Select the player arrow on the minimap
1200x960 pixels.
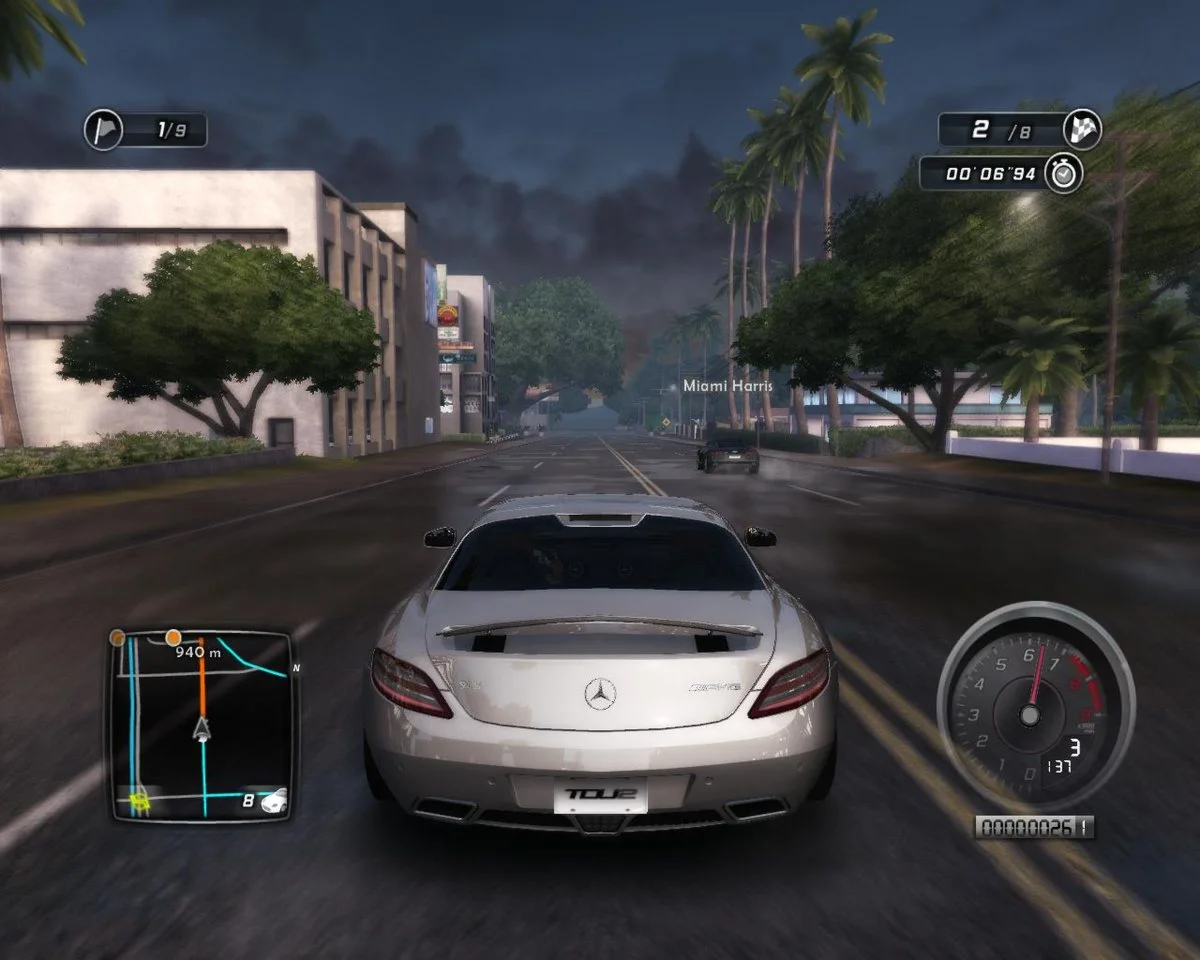click(x=203, y=728)
